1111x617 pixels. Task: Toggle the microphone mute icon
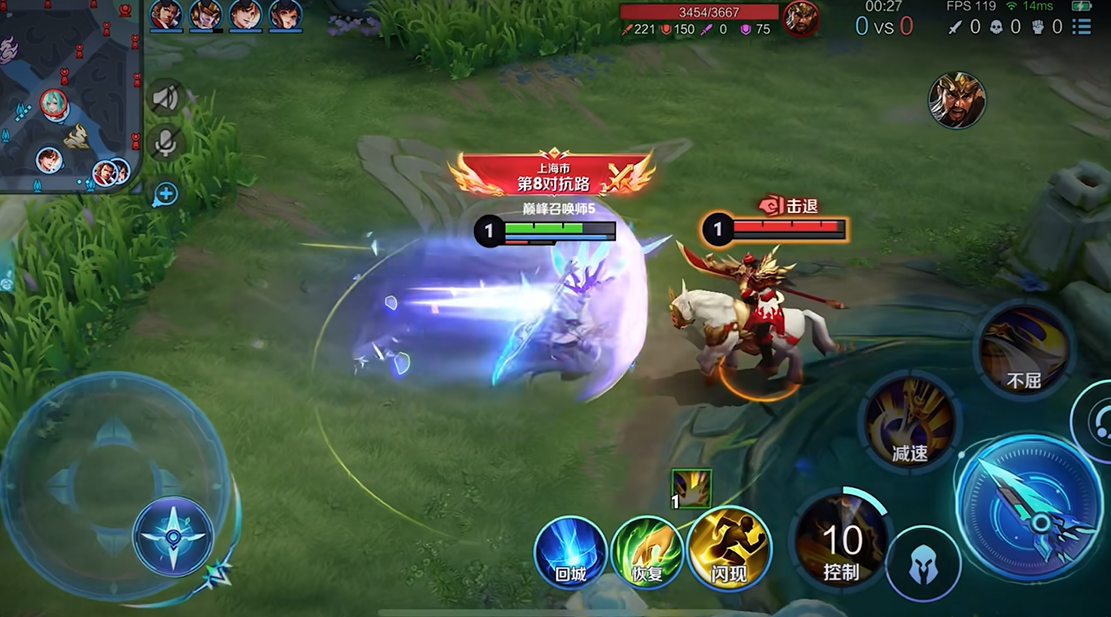[x=166, y=143]
